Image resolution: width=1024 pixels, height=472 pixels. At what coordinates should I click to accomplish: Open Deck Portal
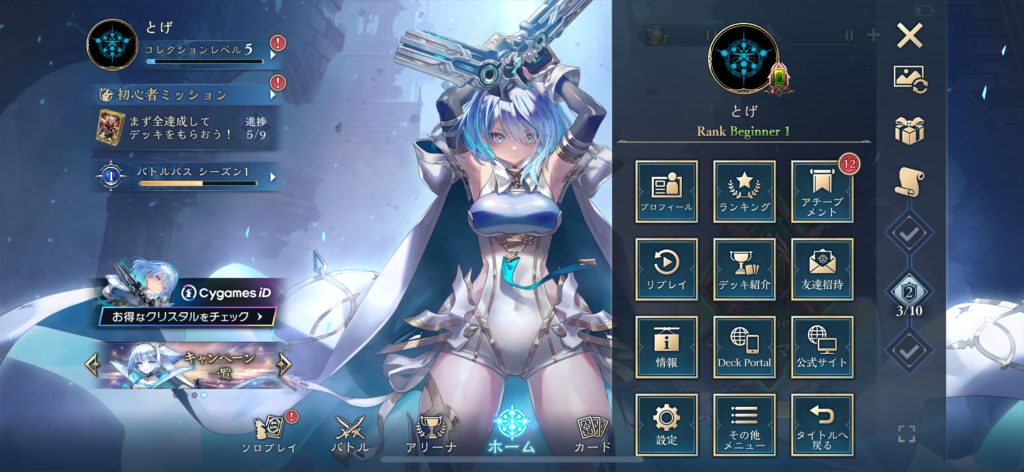click(744, 347)
